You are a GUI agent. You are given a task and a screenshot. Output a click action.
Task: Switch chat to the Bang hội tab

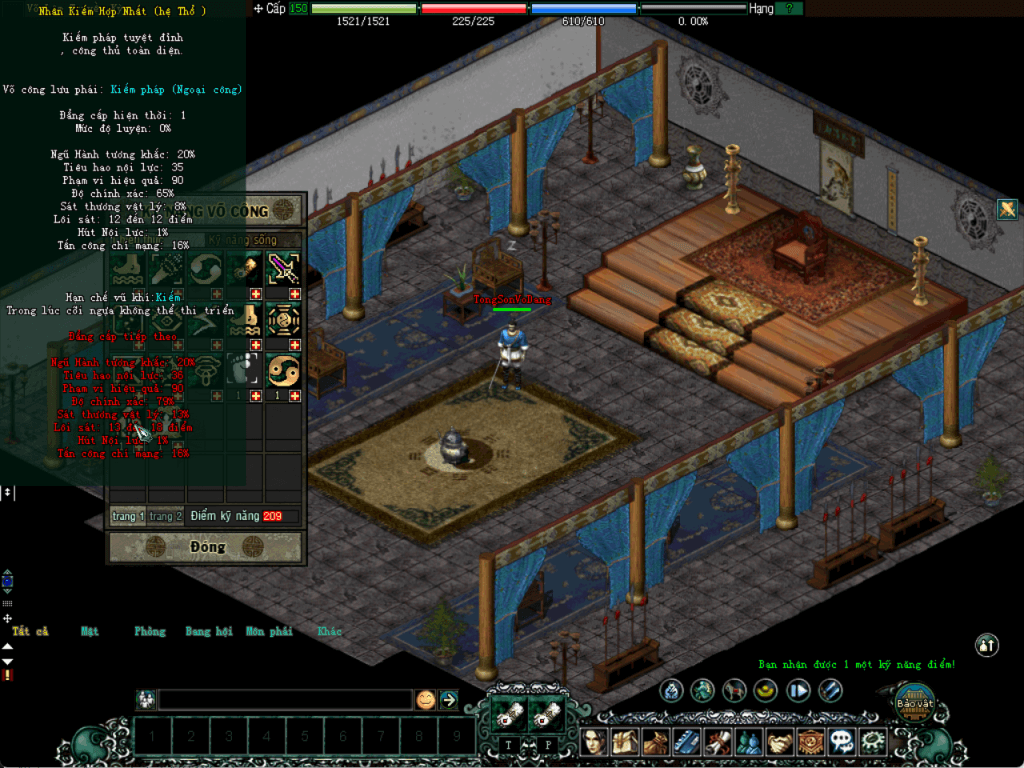pos(208,632)
